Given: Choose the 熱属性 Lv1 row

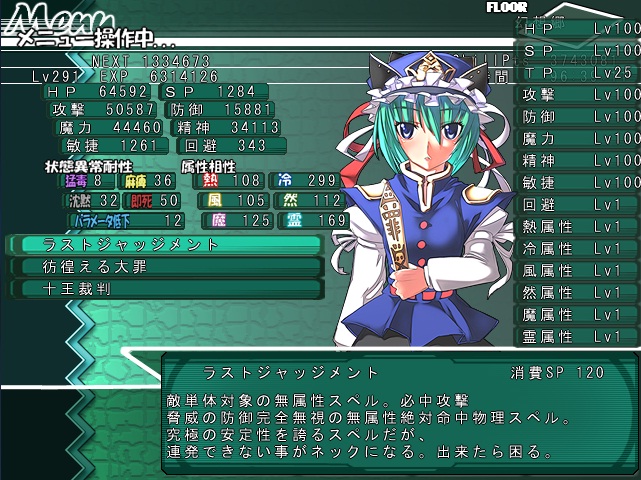Looking at the screenshot, I should point(578,226).
